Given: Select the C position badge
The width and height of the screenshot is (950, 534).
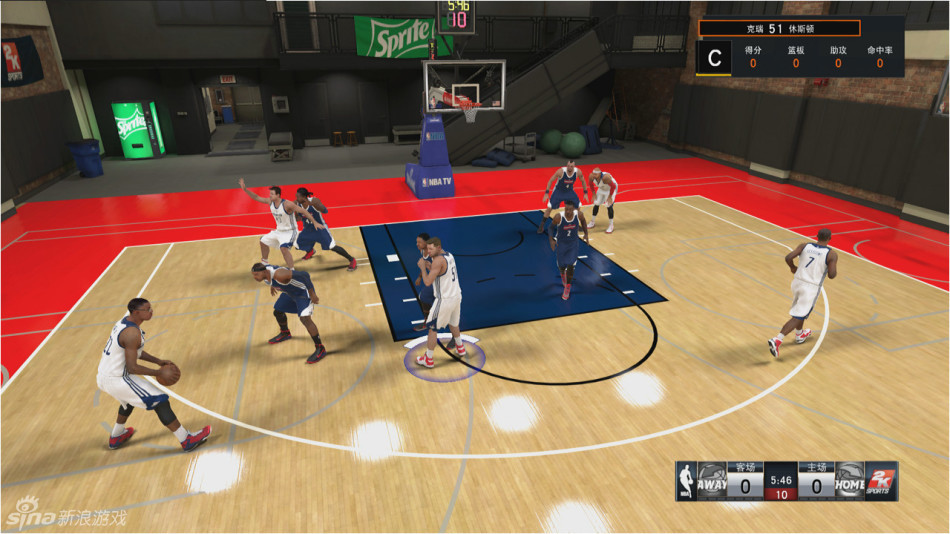Looking at the screenshot, I should click(714, 58).
